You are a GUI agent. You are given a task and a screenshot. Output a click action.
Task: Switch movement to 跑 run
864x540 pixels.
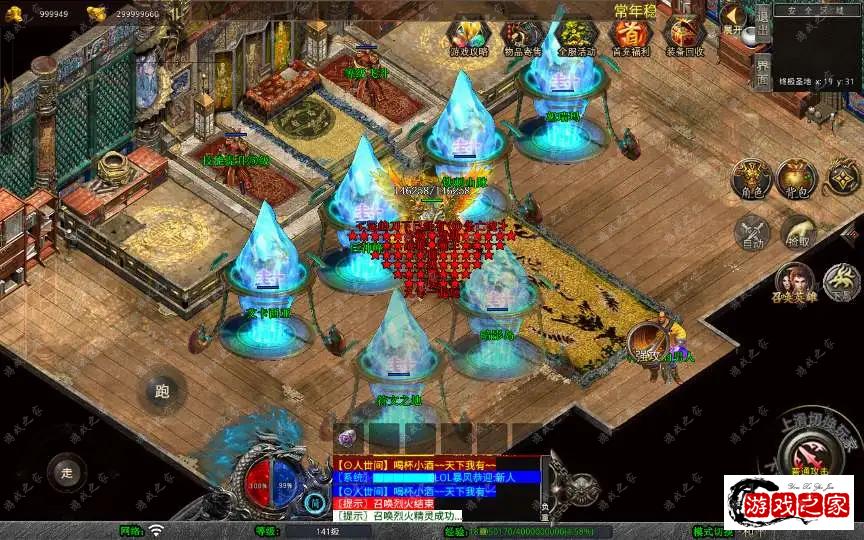162,391
